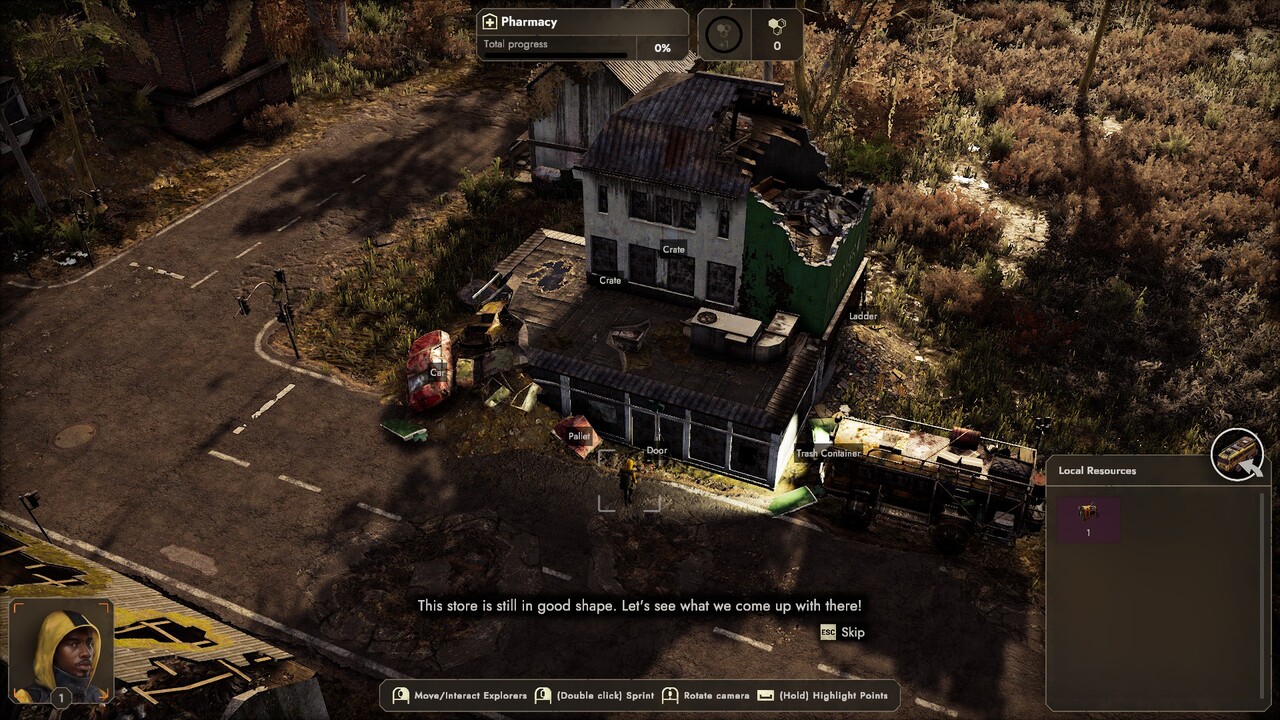Click the Car interaction point label
The image size is (1280, 720).
click(x=437, y=373)
